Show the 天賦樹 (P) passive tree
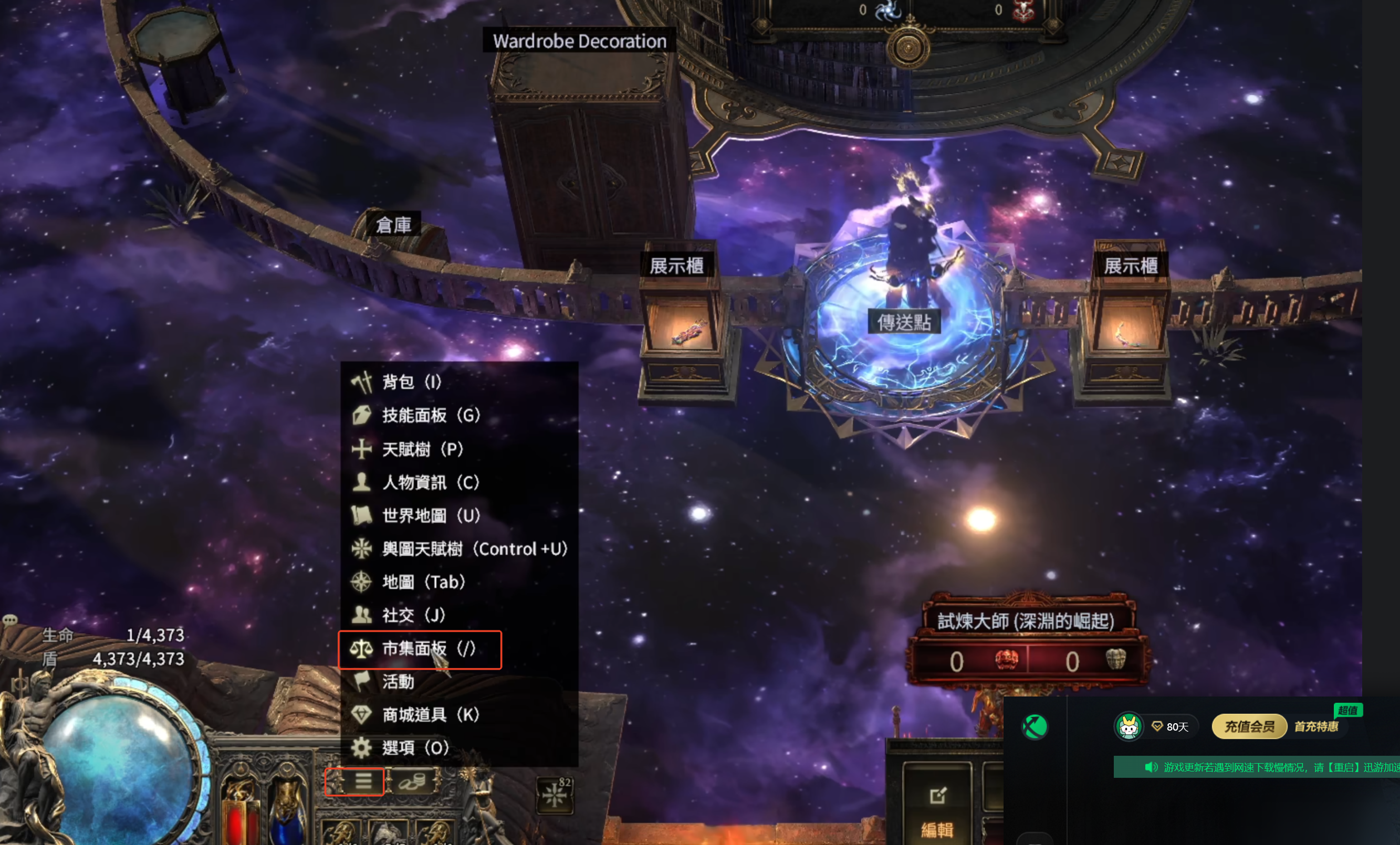The width and height of the screenshot is (1400, 845). click(422, 449)
